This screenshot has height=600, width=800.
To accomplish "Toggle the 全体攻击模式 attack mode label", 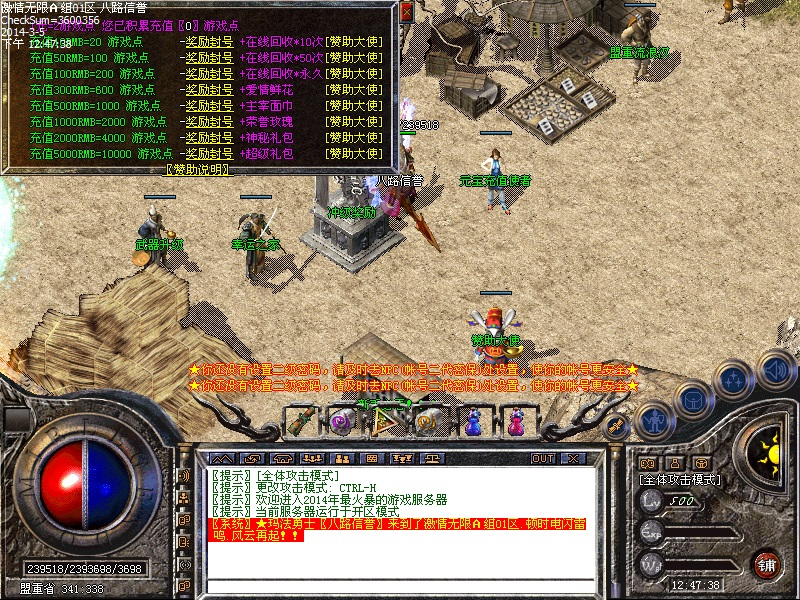I will [680, 480].
